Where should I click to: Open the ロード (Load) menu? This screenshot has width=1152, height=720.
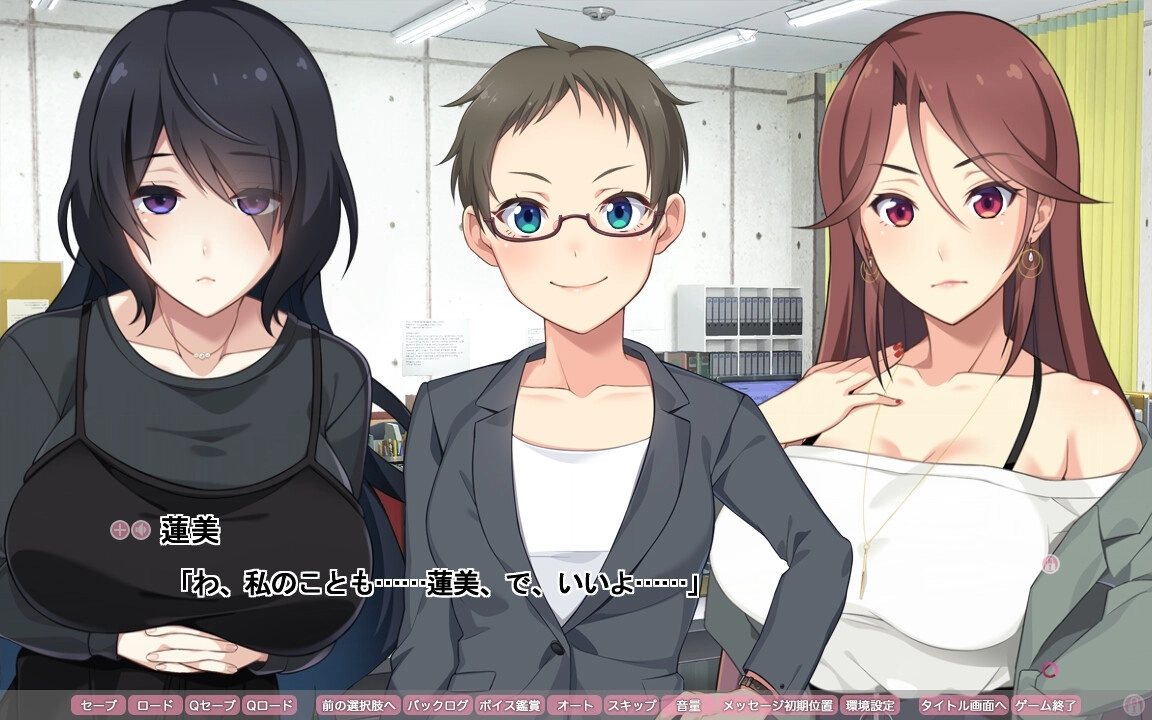(x=155, y=705)
